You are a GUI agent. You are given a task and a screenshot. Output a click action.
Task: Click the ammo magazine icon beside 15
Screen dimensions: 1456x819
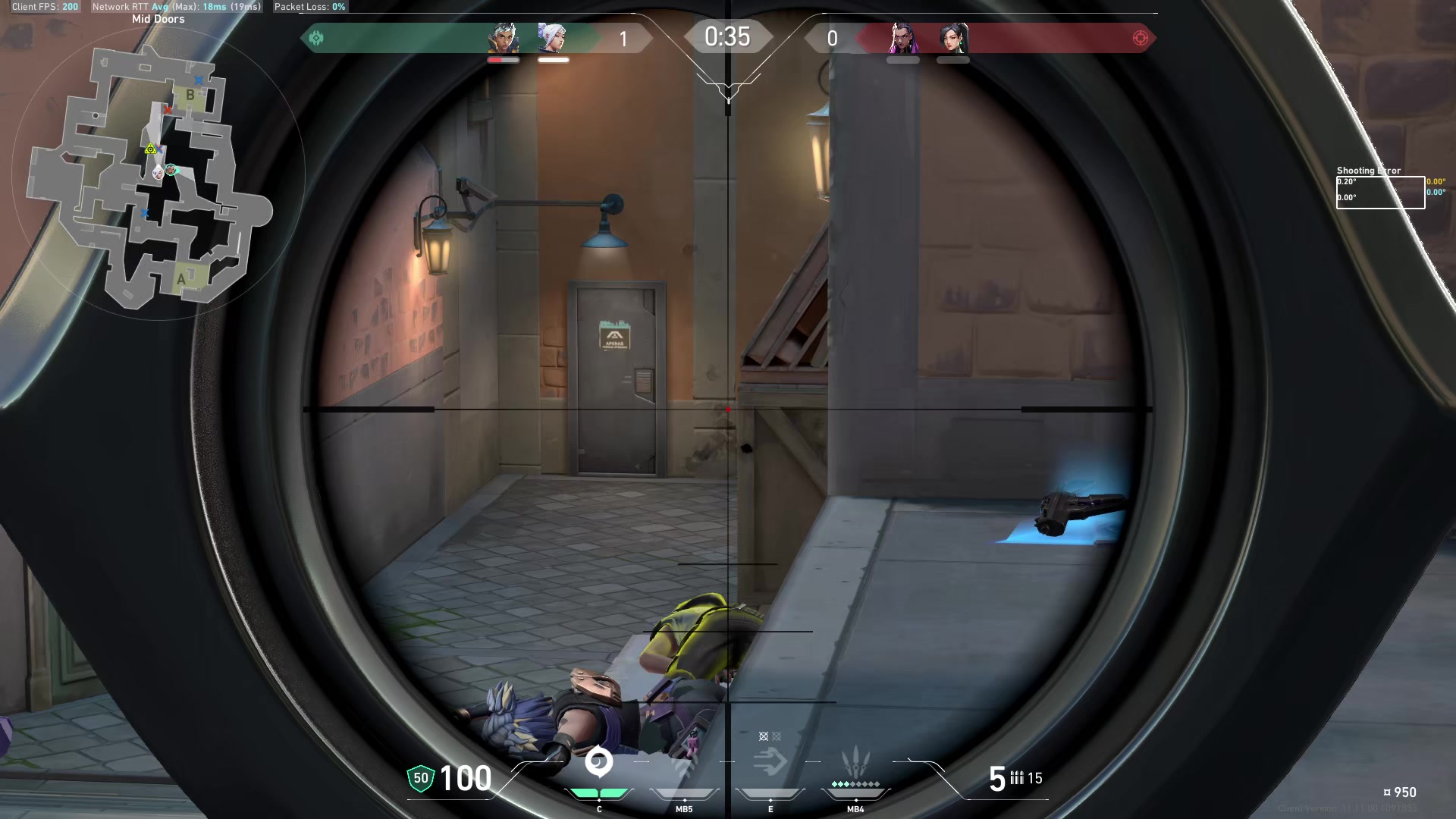click(1016, 777)
